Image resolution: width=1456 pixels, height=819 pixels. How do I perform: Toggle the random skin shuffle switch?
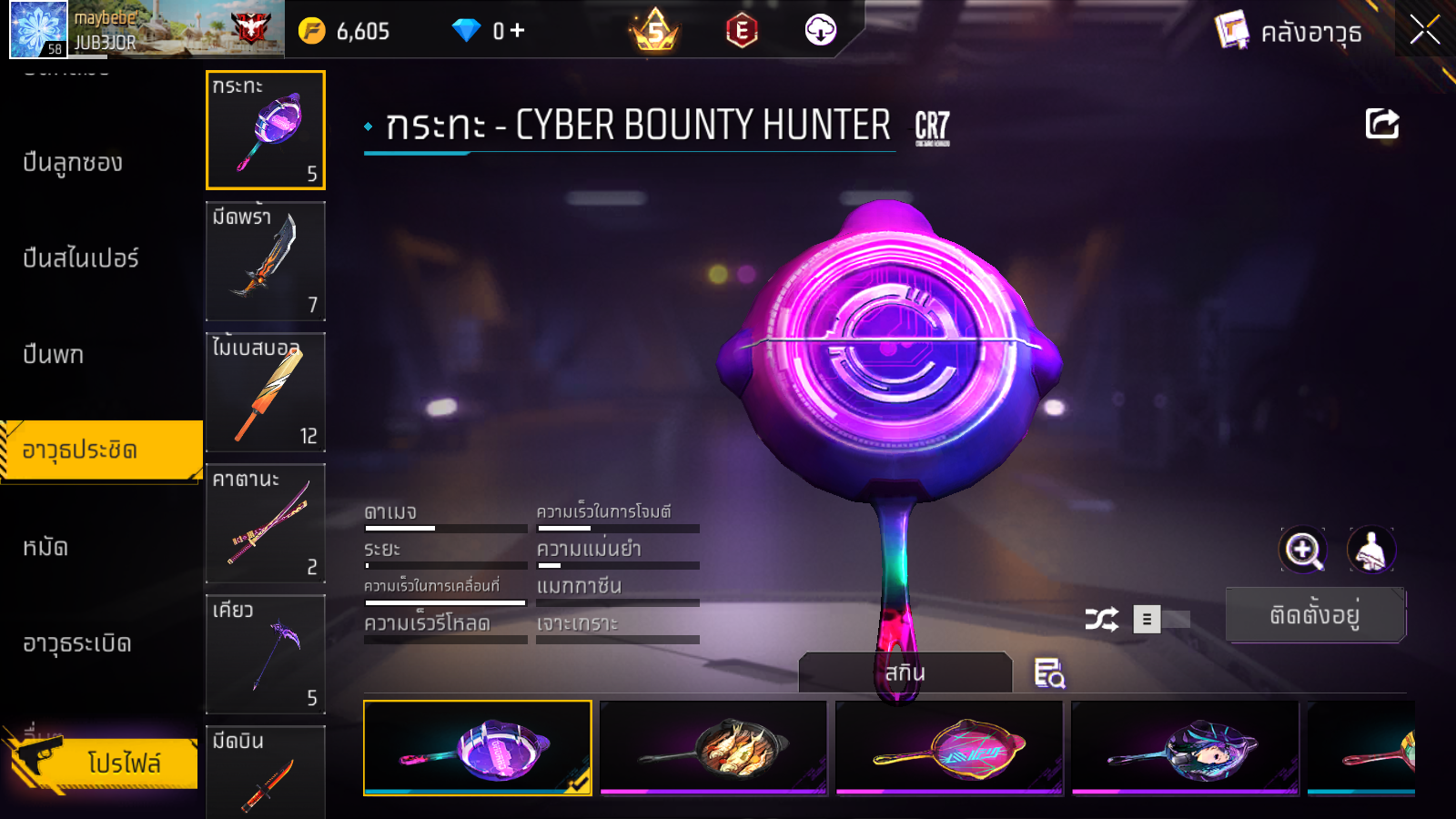click(x=1161, y=620)
